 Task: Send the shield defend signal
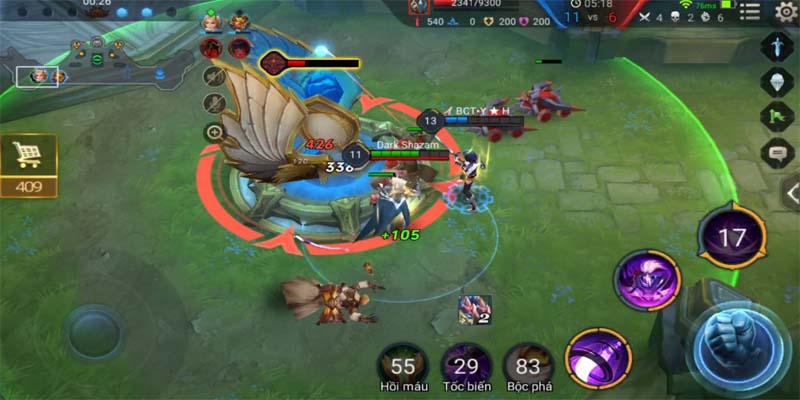coord(777,82)
